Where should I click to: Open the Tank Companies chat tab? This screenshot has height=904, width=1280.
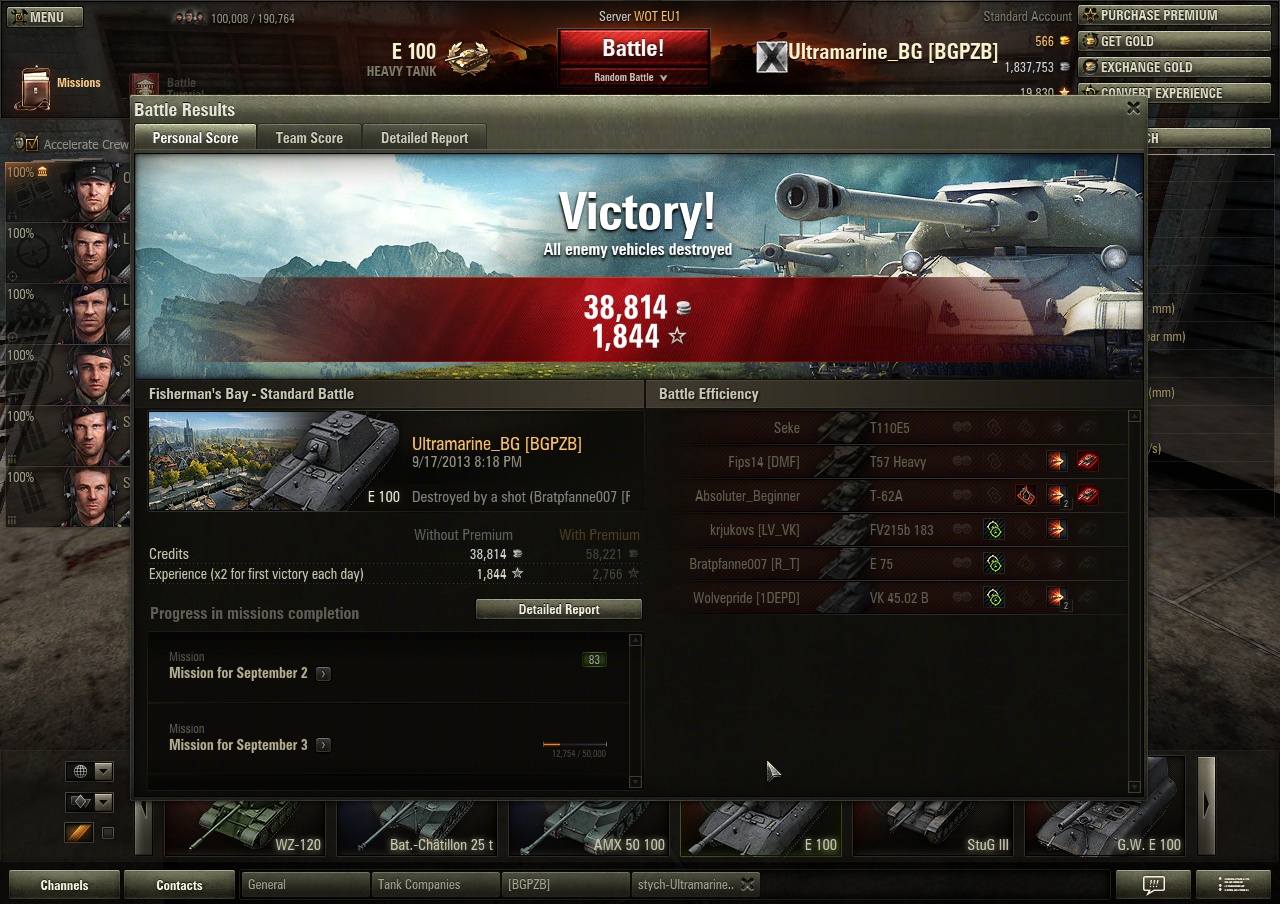pyautogui.click(x=434, y=885)
